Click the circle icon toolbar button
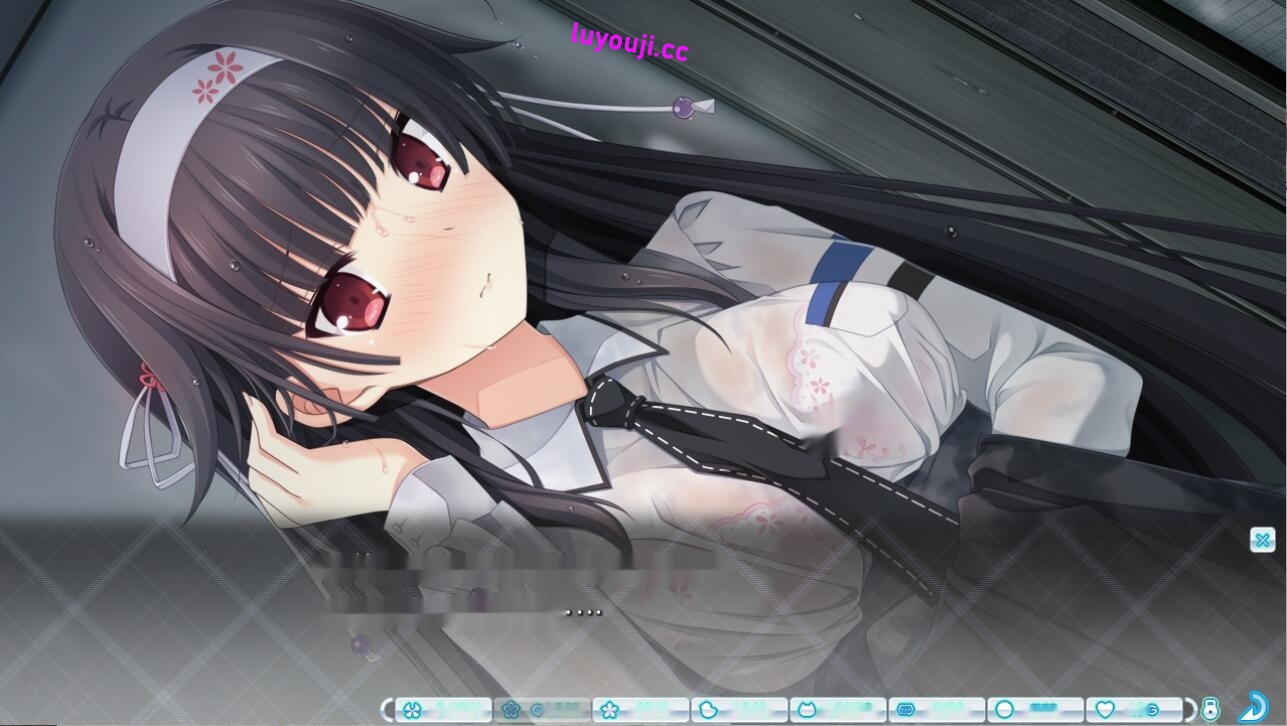Viewport: 1287px width, 726px height. click(x=1007, y=710)
